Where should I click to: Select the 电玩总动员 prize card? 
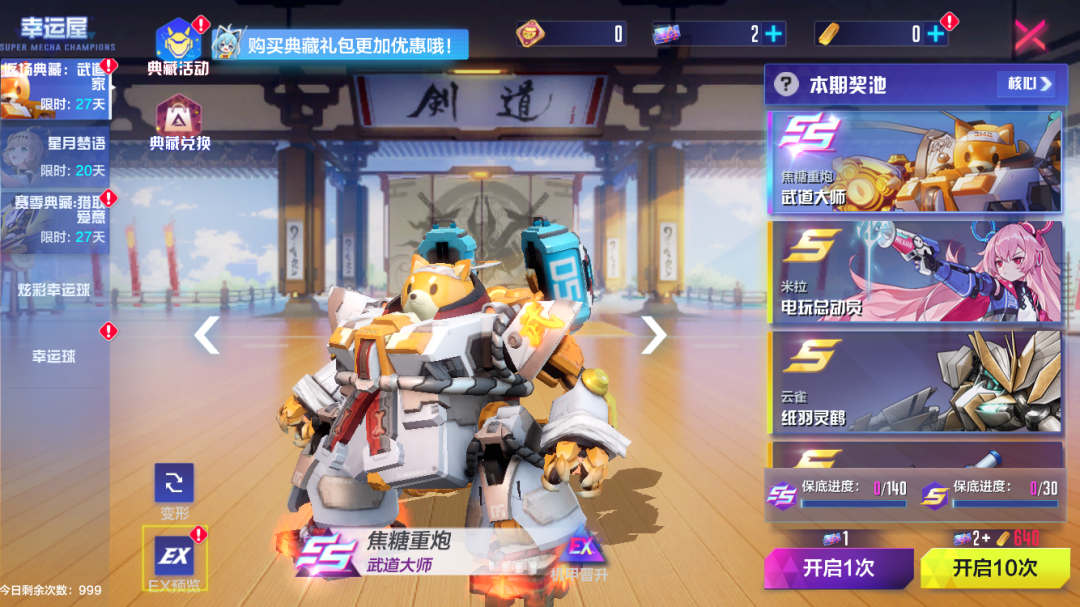[x=914, y=271]
